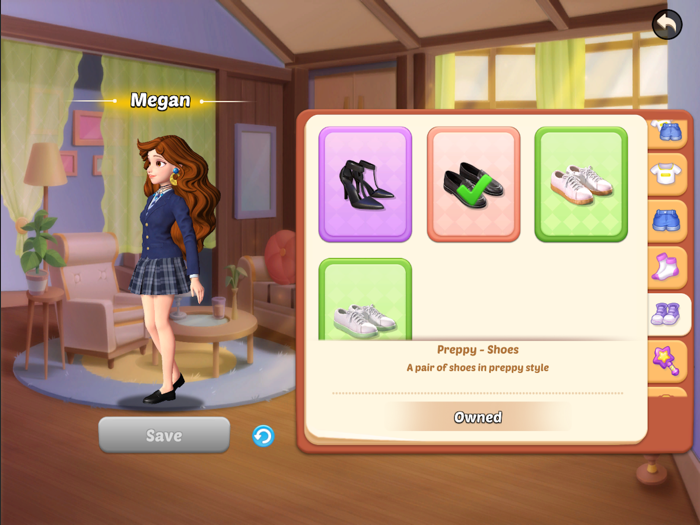Switch to the white T-shirt tops tab
This screenshot has width=700, height=525.
[x=667, y=175]
